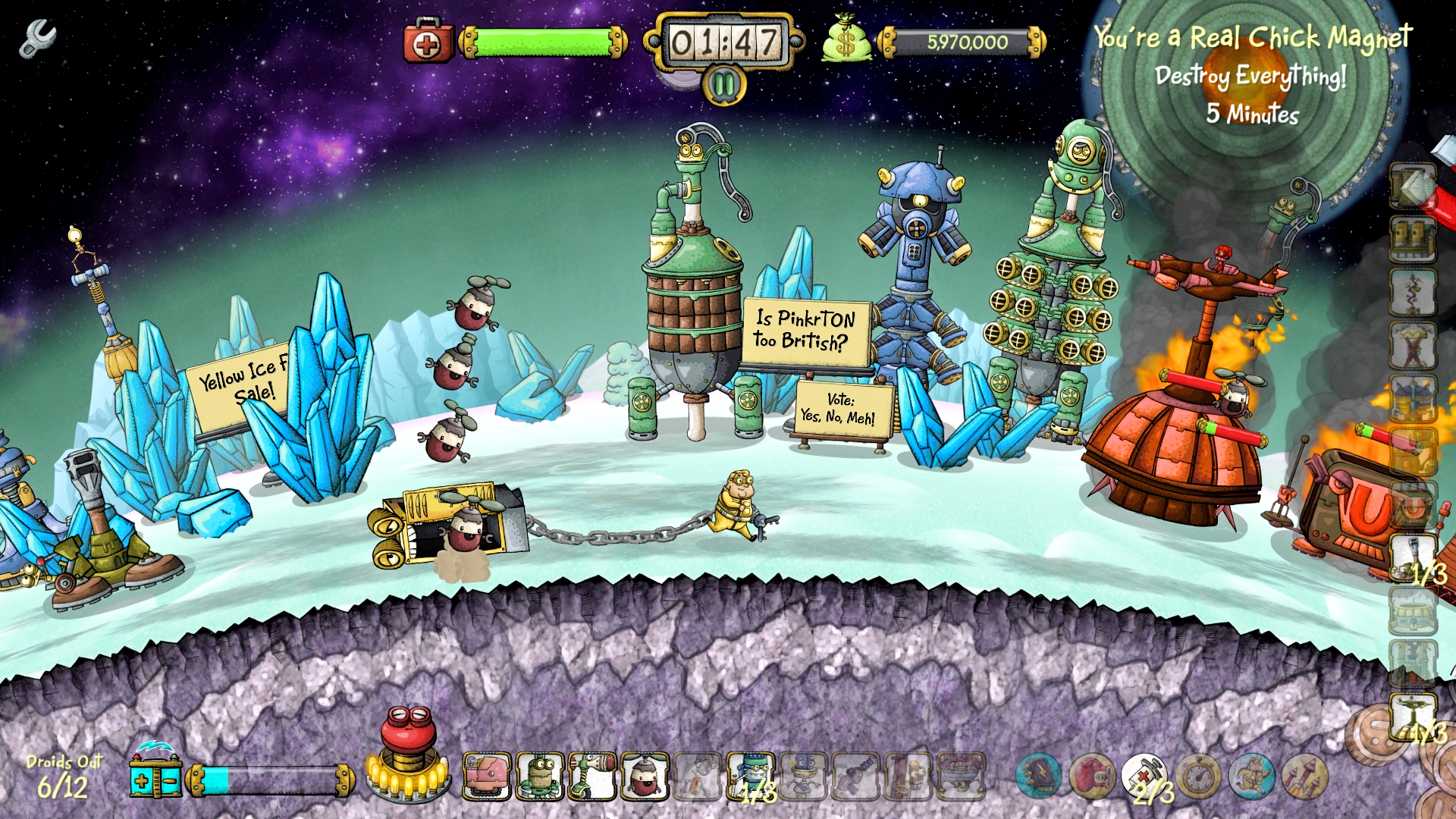This screenshot has width=1456, height=819.
Task: Select the green spring cannon droid
Action: point(592,776)
